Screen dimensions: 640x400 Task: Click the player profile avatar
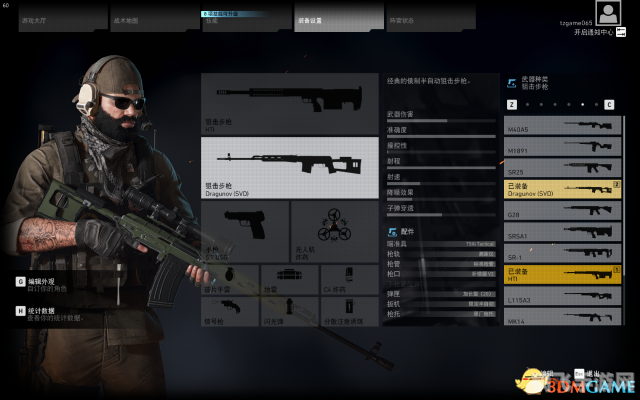(609, 13)
